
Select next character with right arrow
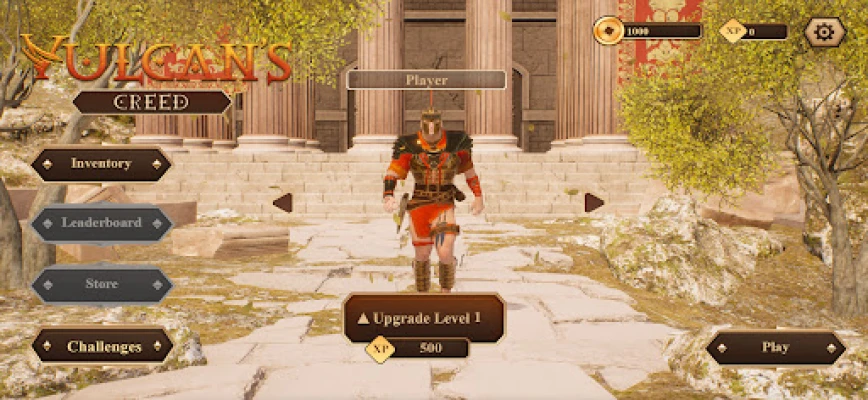click(594, 203)
